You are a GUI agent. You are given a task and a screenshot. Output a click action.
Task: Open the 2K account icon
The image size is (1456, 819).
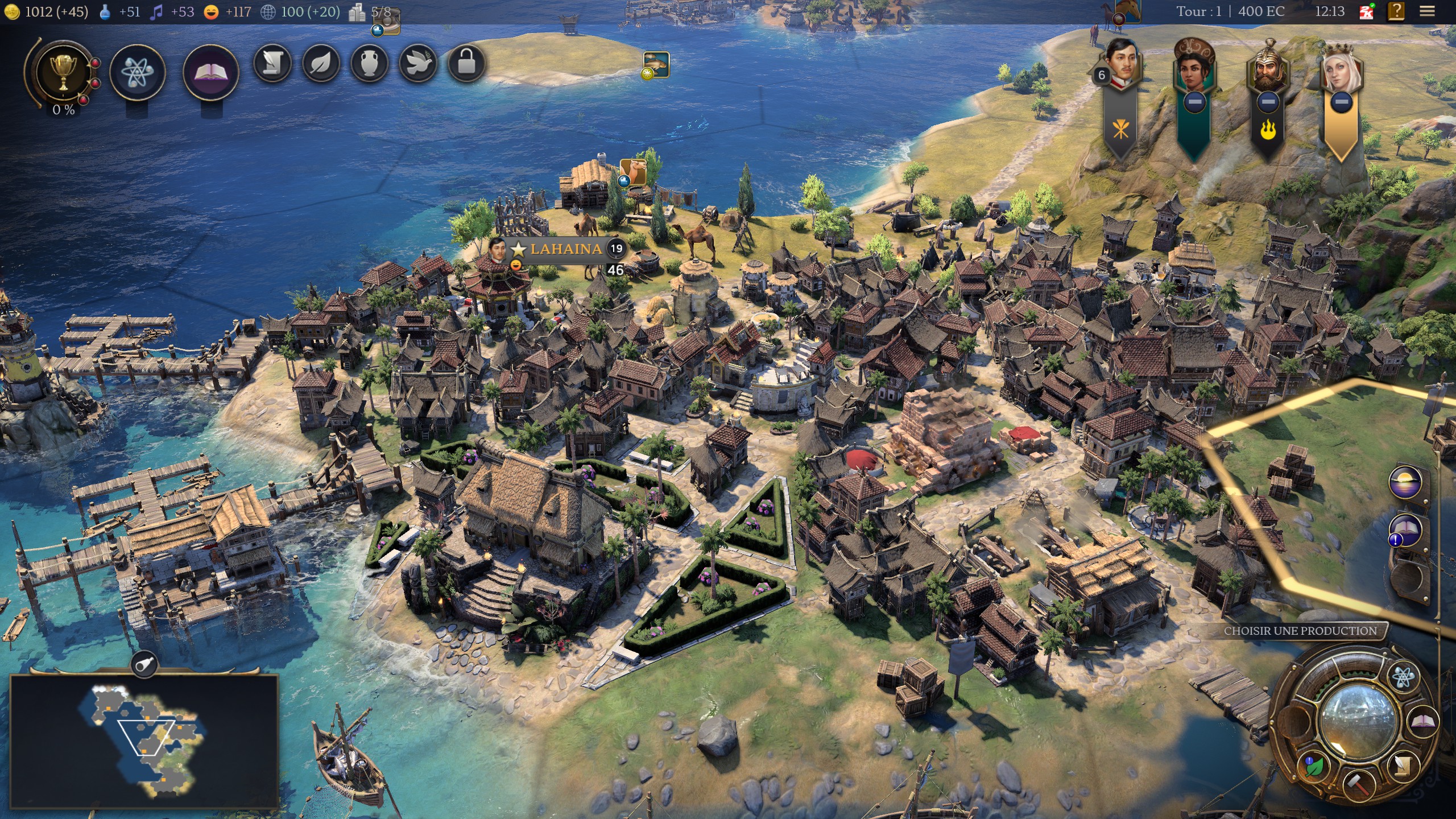(x=1367, y=11)
